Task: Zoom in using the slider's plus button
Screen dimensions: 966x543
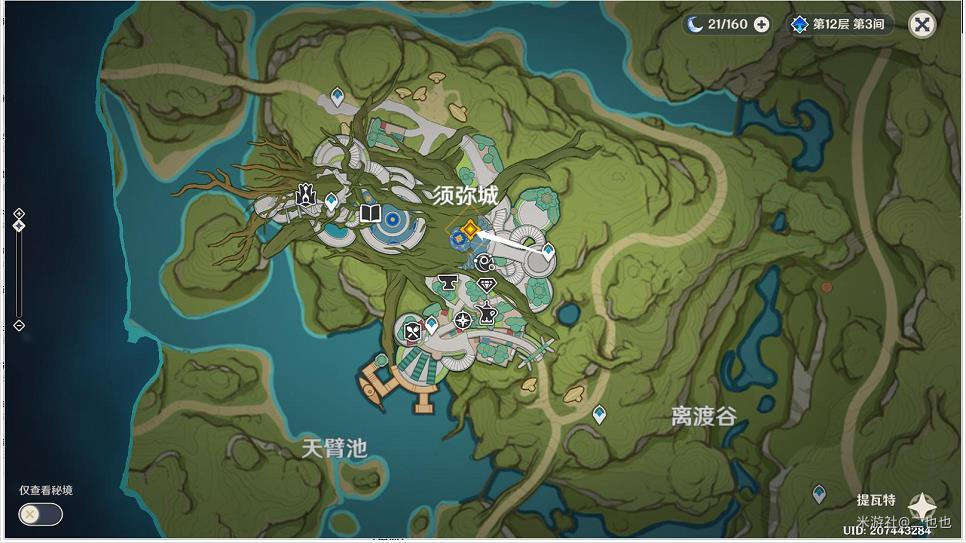Action: pos(19,213)
